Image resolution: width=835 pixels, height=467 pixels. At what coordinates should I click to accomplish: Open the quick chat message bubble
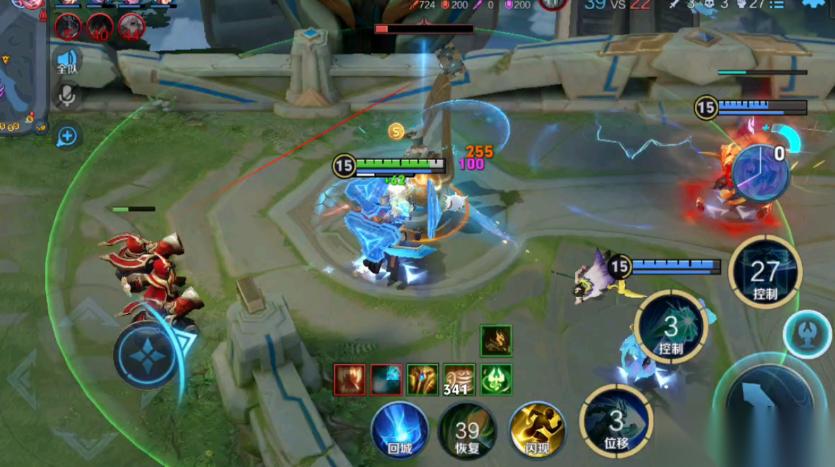67,136
